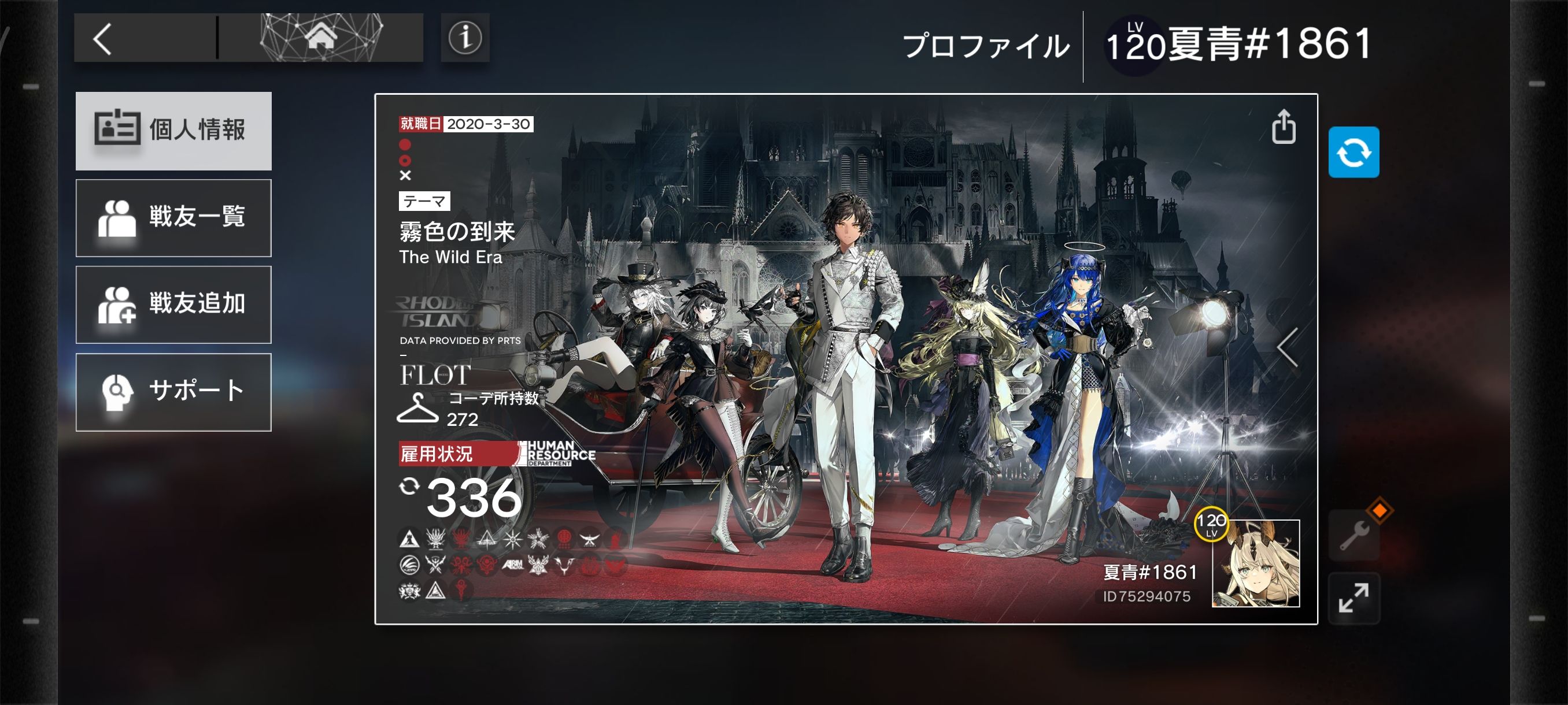
Task: Open the サポート support units tab
Action: 173,391
